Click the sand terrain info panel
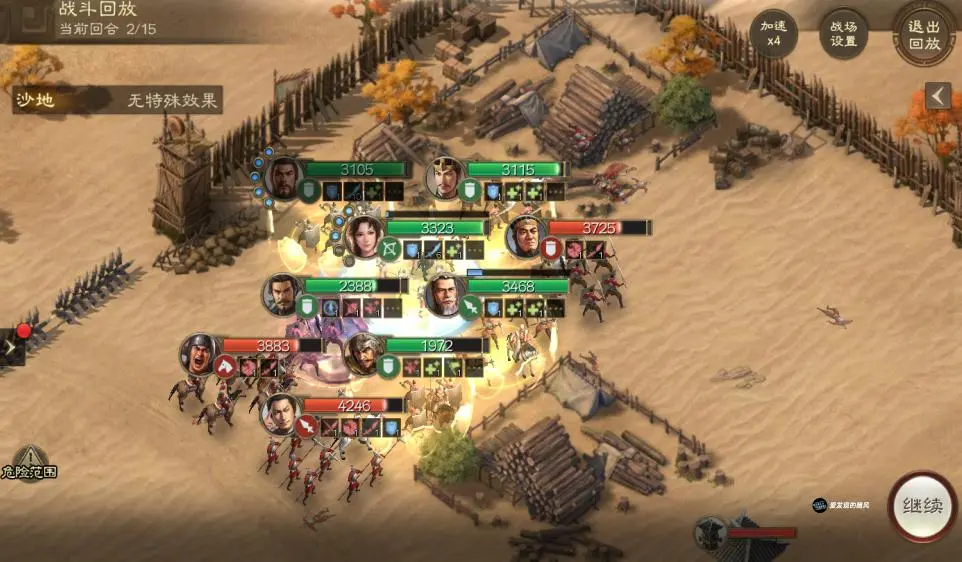The height and width of the screenshot is (562, 962). pos(117,100)
